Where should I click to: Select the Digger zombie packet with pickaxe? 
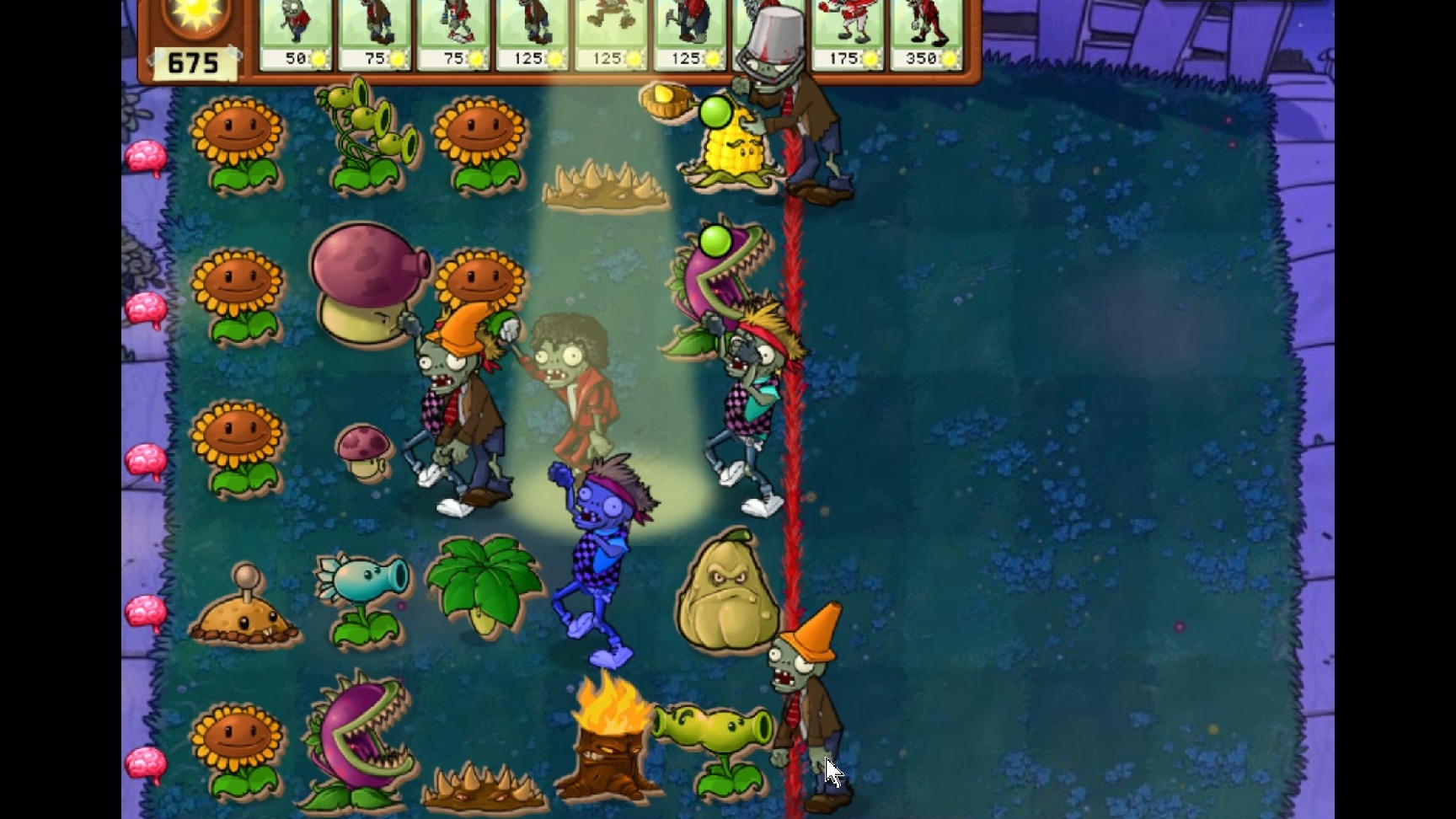690,34
